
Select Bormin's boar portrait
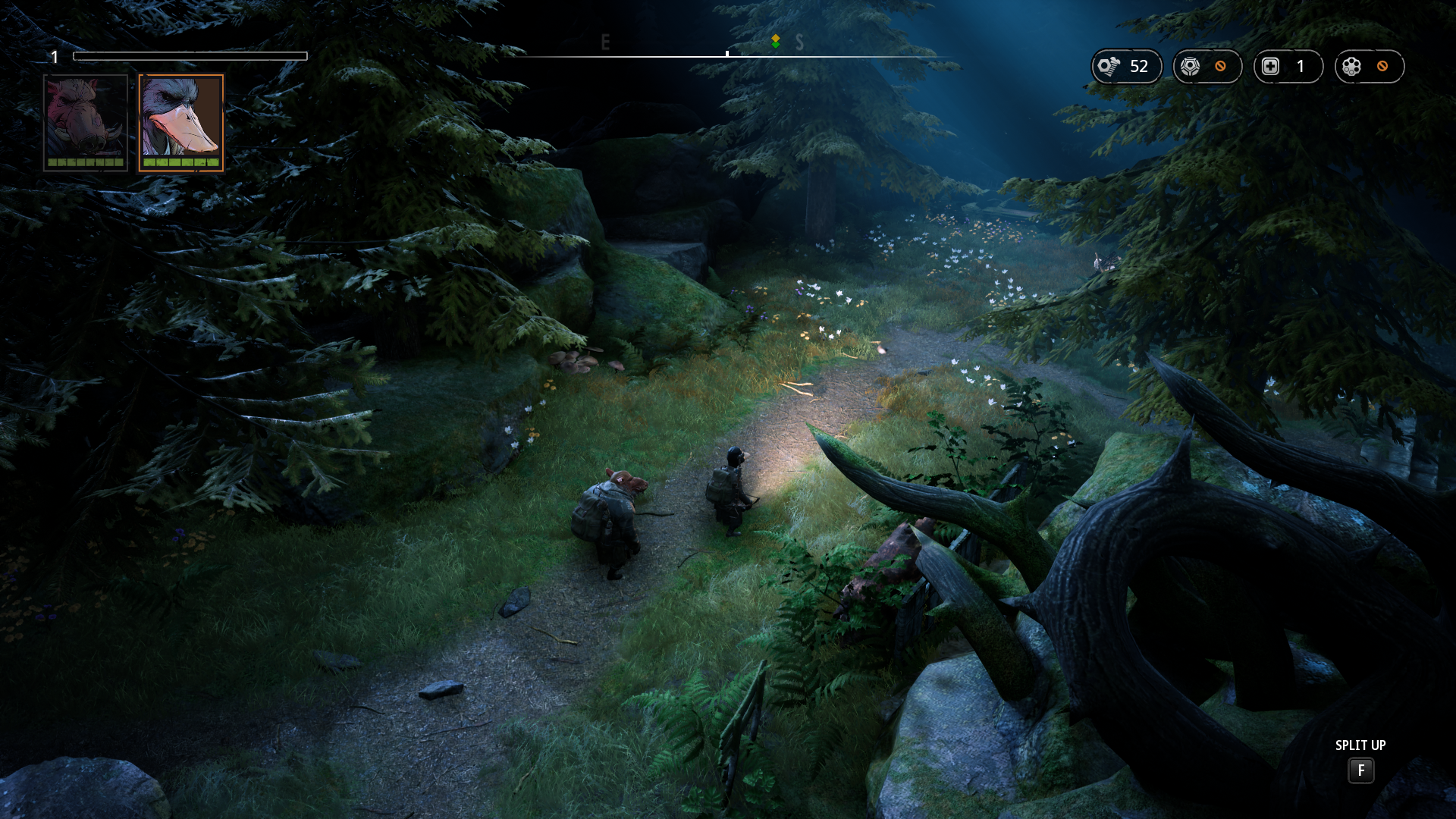[x=86, y=121]
